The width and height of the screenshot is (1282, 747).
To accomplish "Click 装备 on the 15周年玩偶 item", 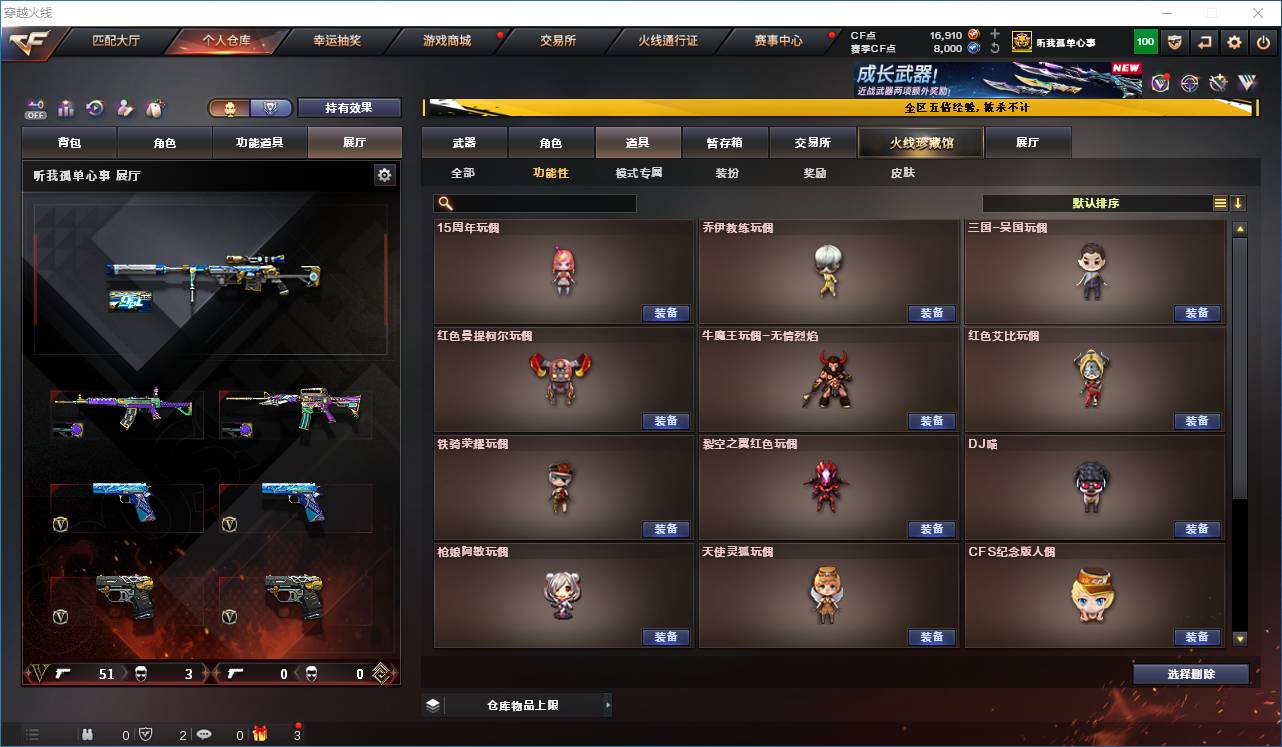I will (667, 312).
